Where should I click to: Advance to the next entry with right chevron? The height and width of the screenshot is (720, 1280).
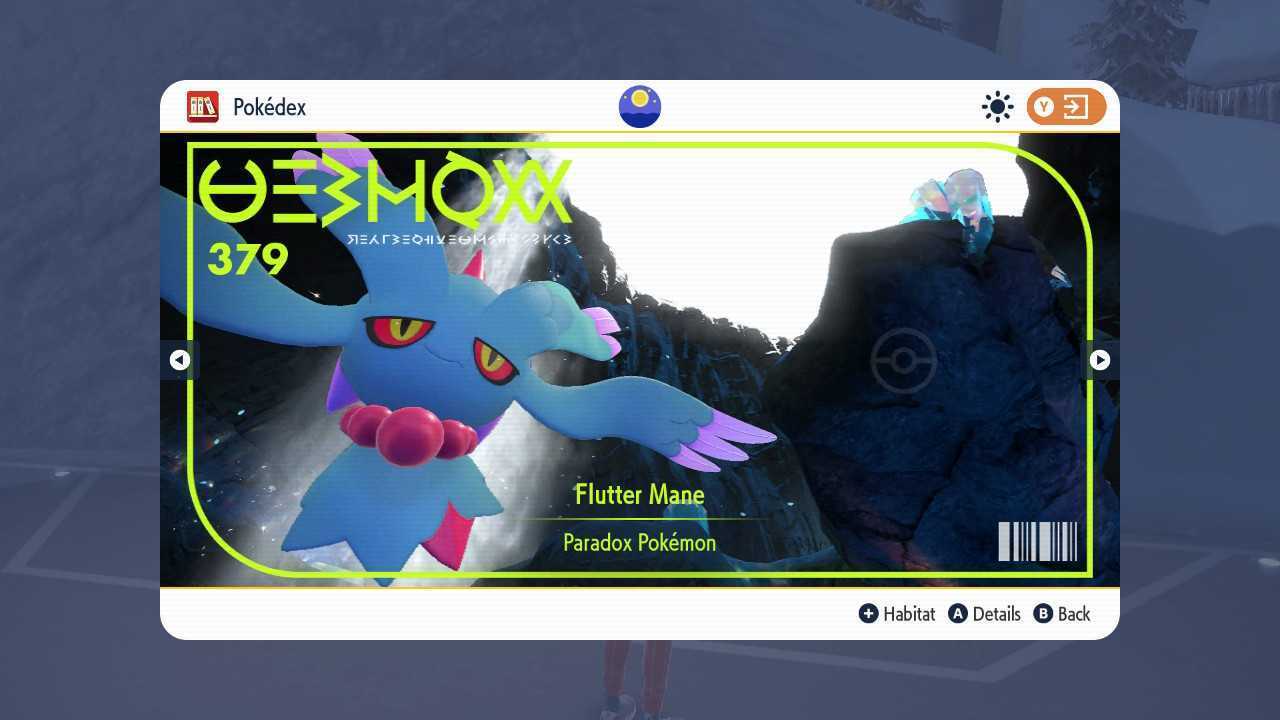[x=1099, y=360]
